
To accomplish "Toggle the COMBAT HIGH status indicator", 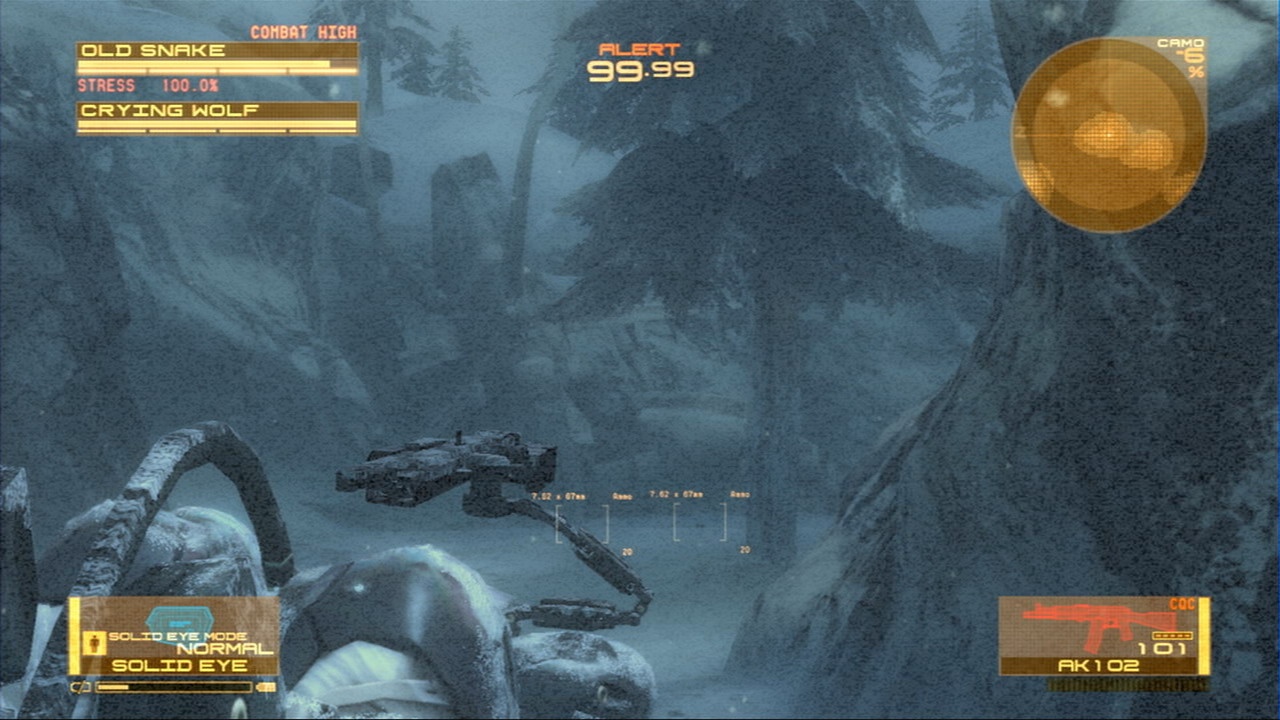I will tap(303, 32).
